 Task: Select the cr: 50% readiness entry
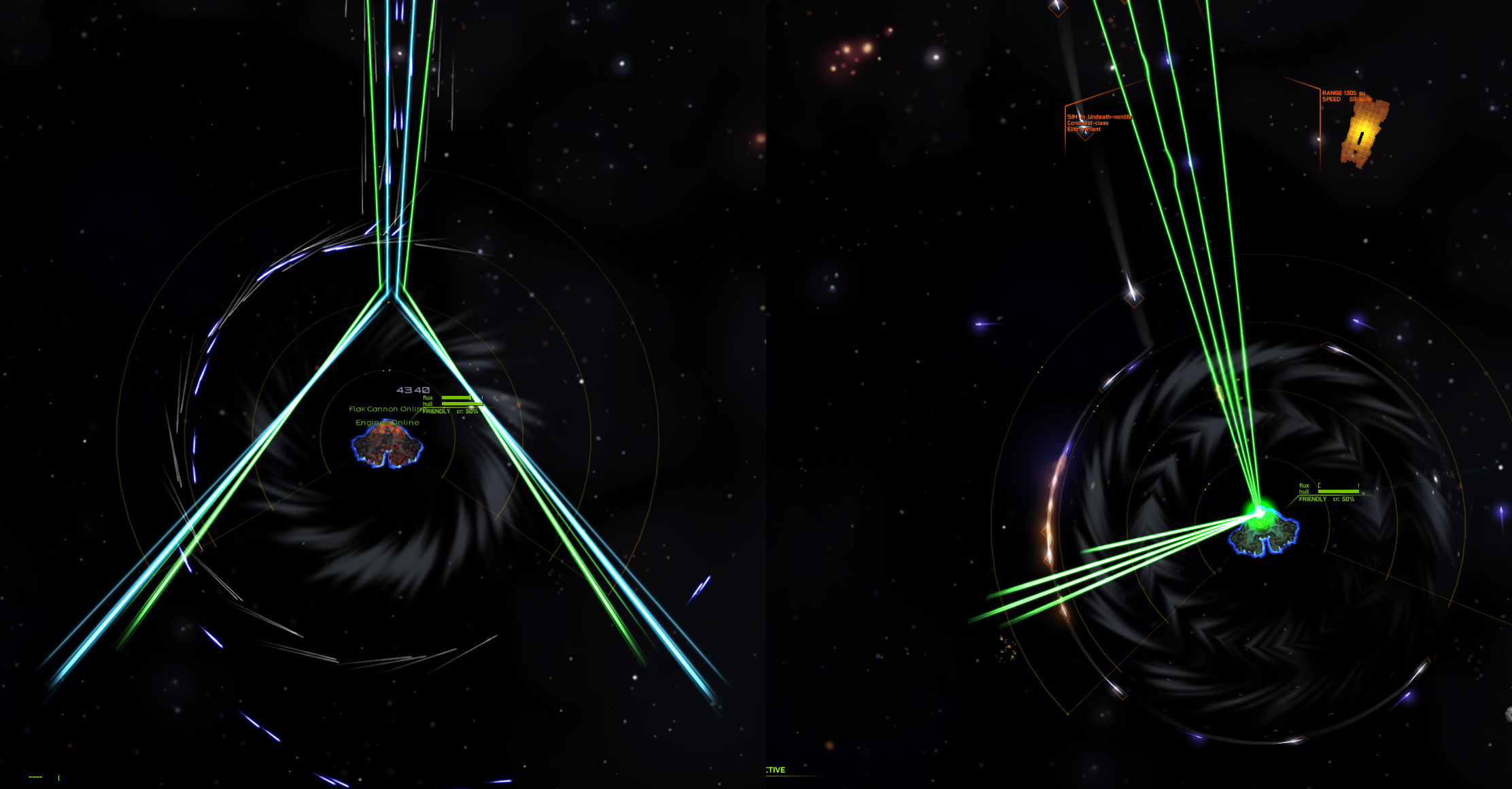click(x=468, y=412)
